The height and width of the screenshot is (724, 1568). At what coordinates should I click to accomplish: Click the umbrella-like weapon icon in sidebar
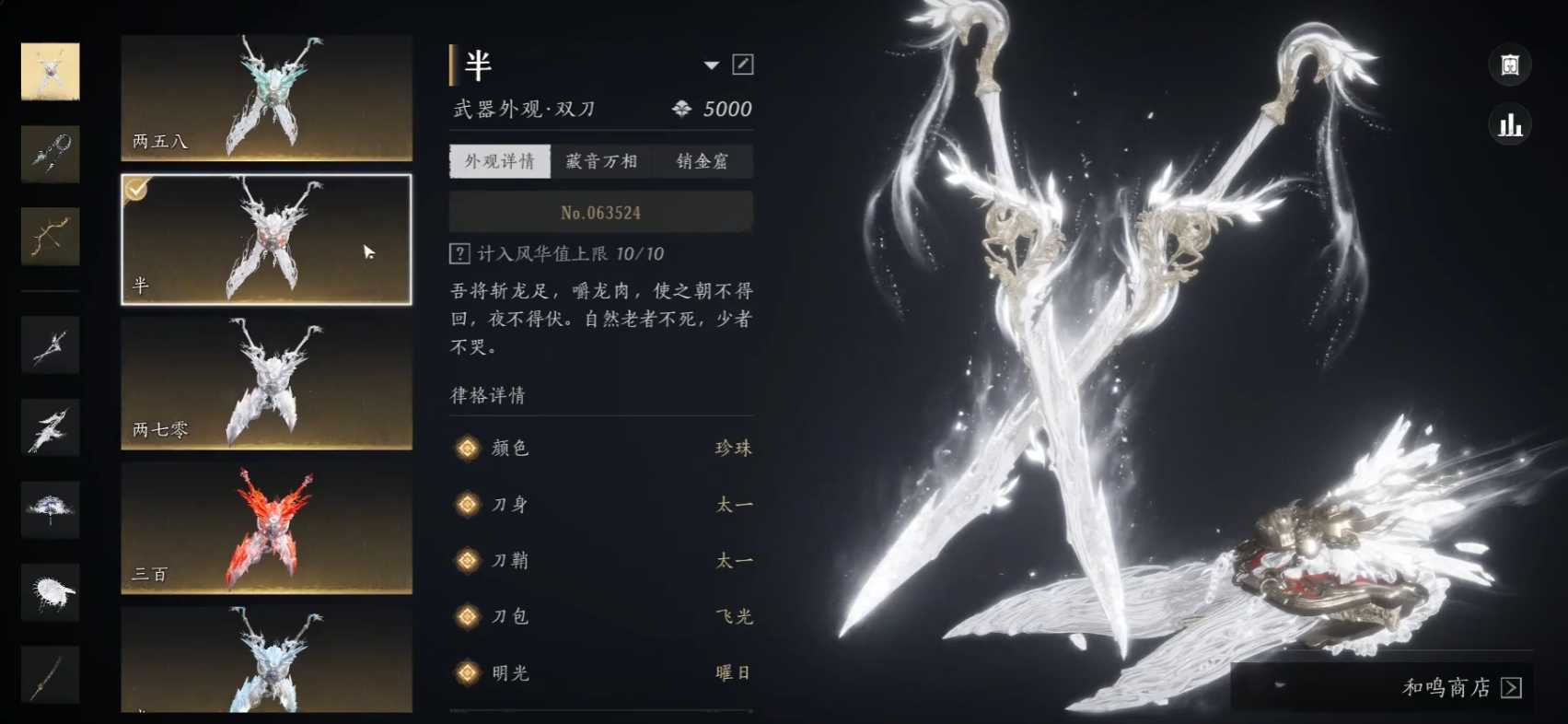[51, 508]
